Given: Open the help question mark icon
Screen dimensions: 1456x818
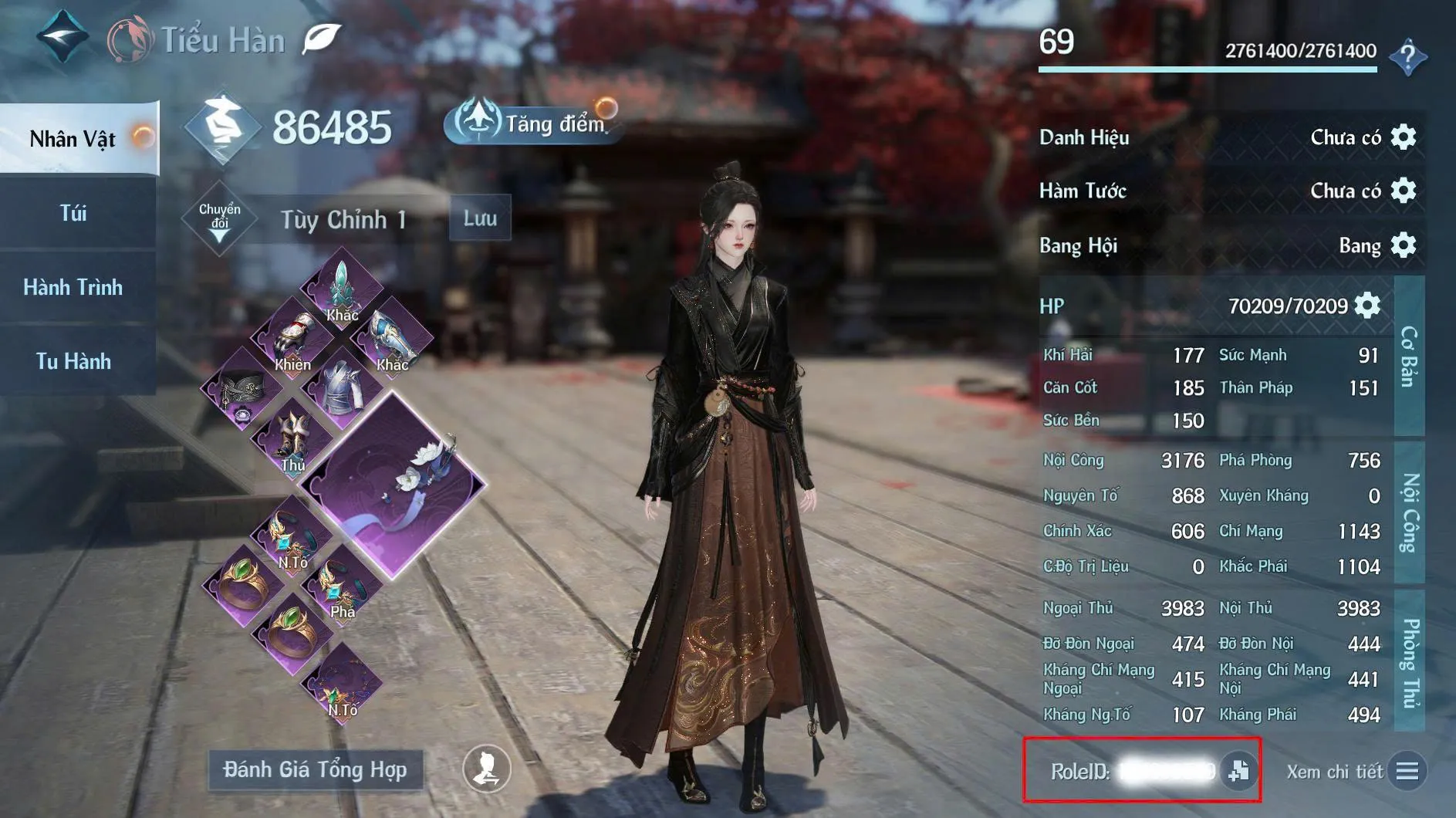Looking at the screenshot, I should [1407, 56].
